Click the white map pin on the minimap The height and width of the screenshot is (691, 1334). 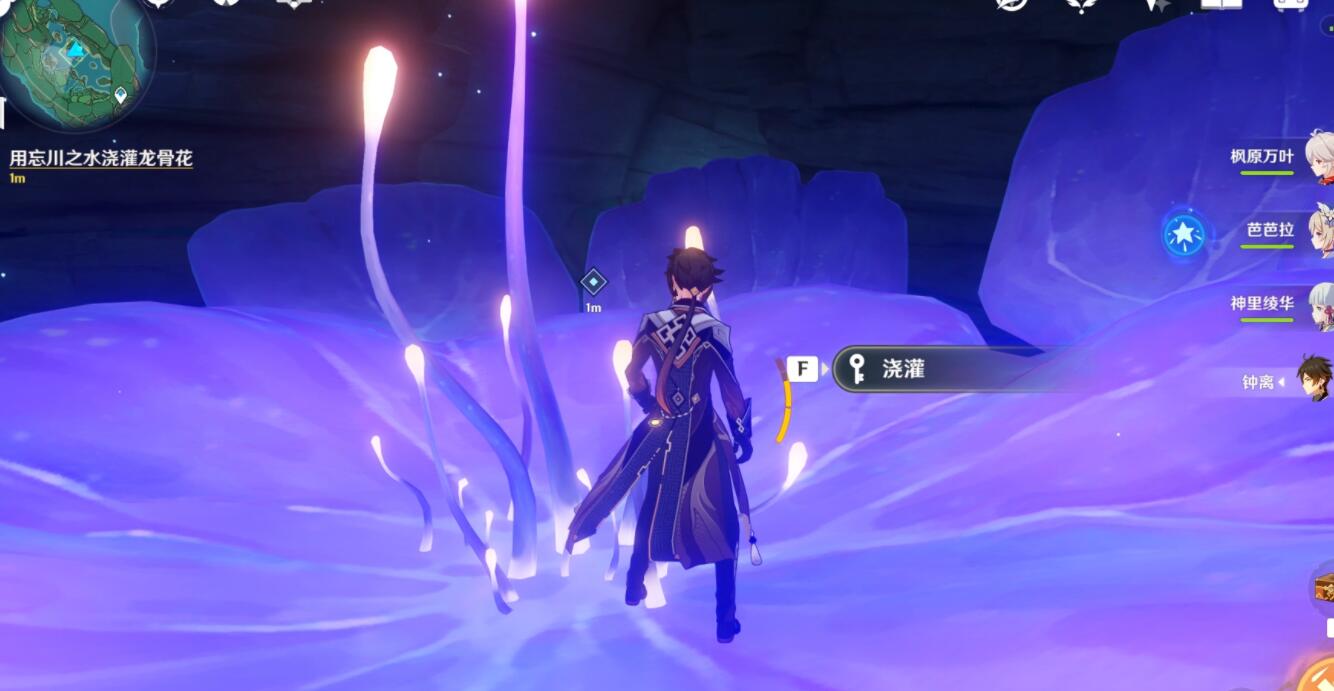121,95
